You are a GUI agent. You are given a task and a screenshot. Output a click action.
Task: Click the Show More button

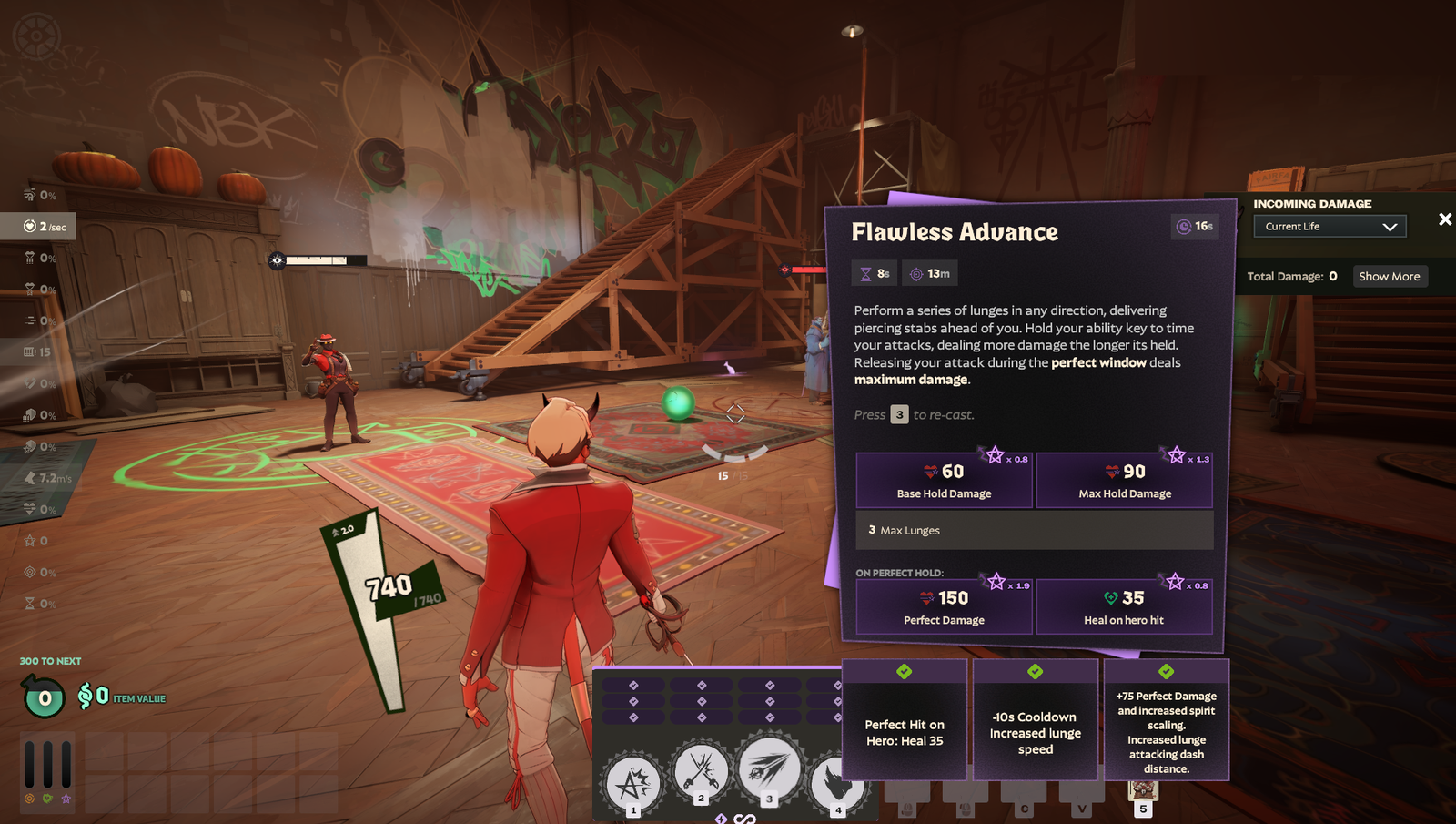coord(1390,276)
